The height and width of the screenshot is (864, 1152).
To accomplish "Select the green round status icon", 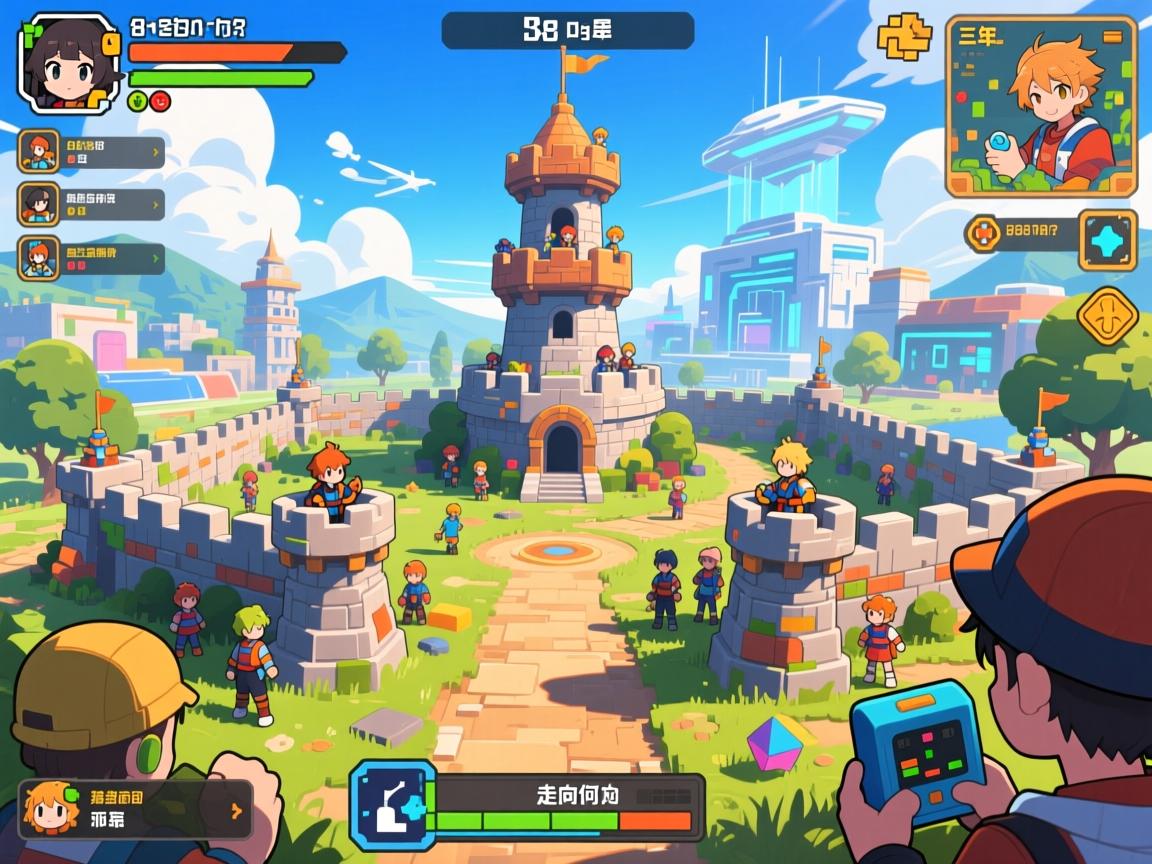I will coord(138,100).
